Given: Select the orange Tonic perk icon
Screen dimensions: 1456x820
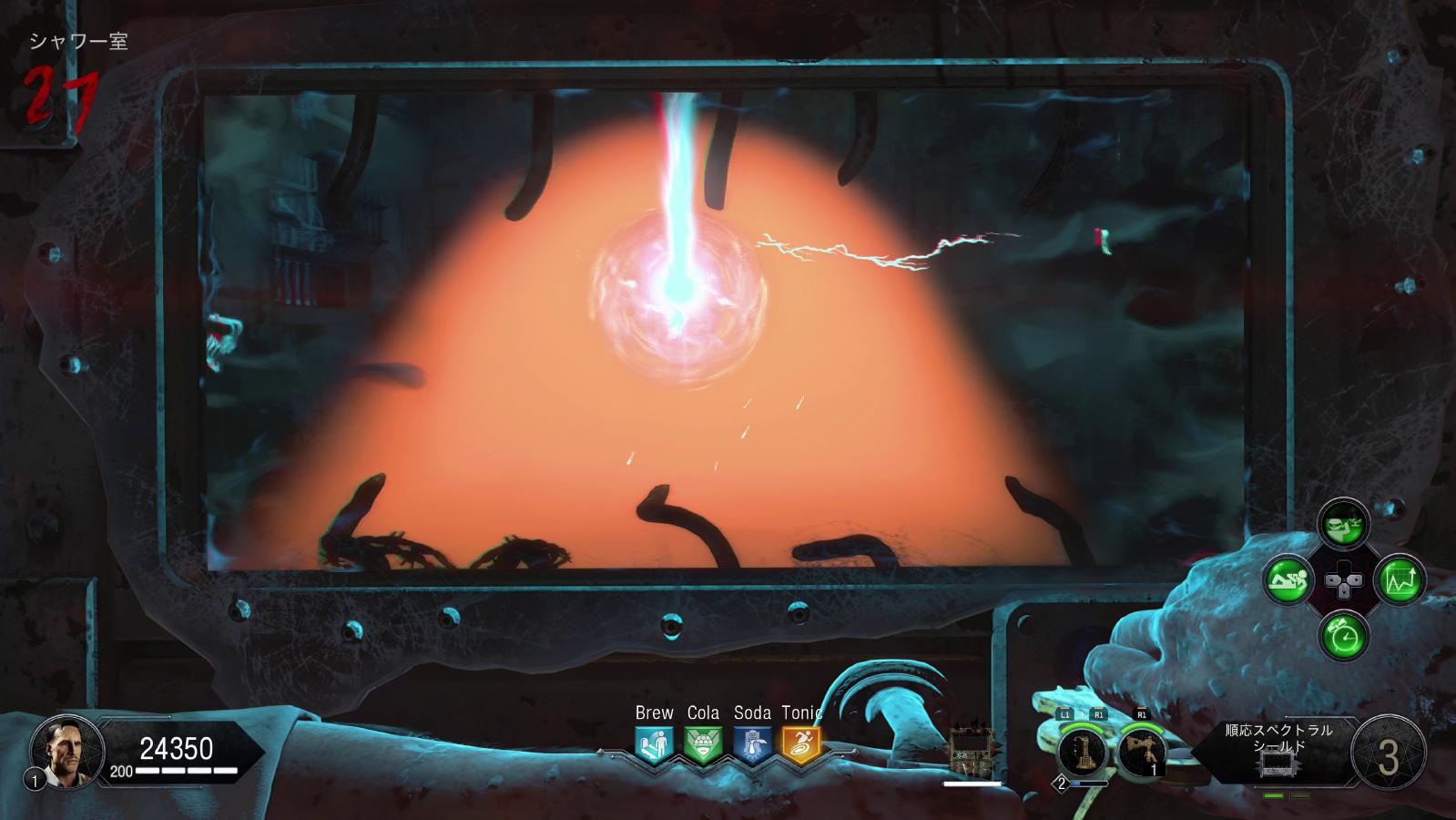Looking at the screenshot, I should 801,744.
